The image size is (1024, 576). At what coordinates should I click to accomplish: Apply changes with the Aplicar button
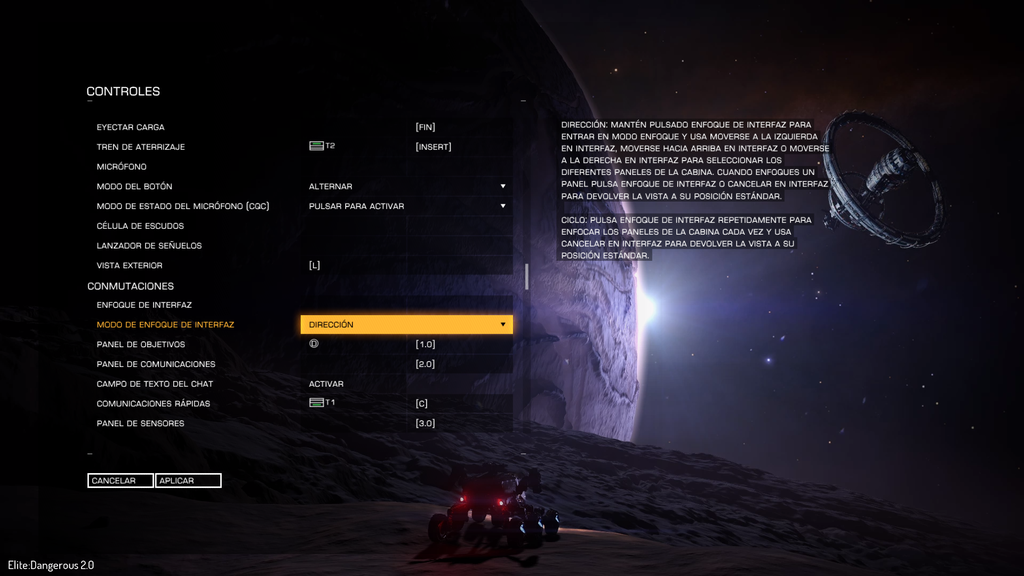tap(188, 481)
